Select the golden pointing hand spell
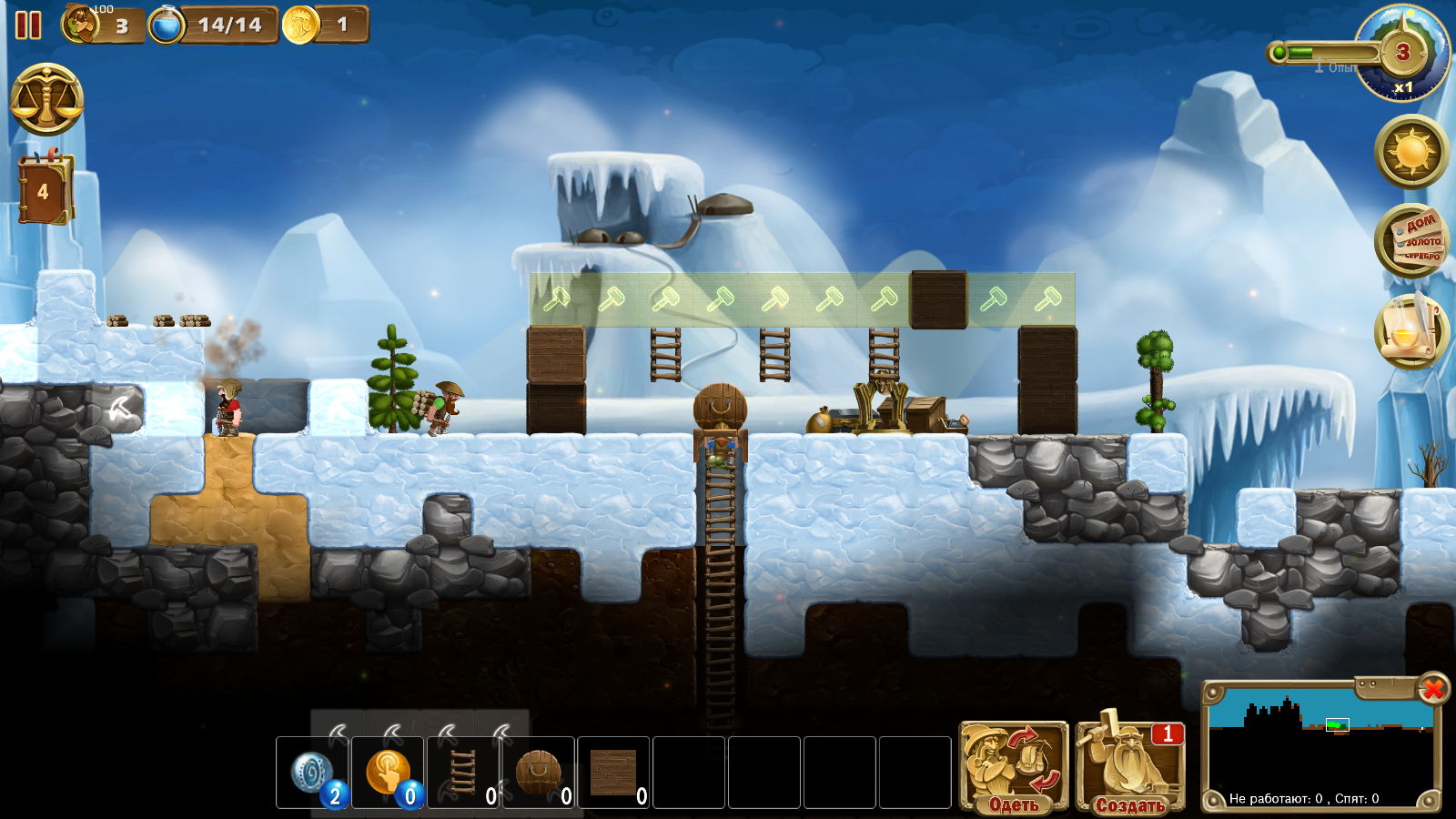Viewport: 1456px width, 819px height. (x=388, y=773)
